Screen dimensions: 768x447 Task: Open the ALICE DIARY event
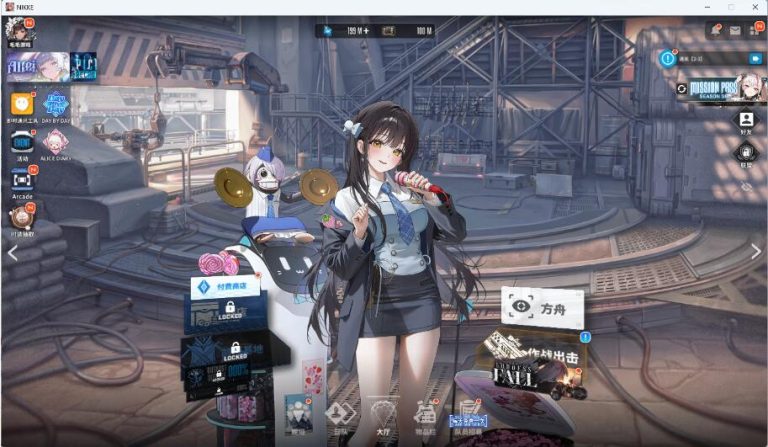[55, 142]
